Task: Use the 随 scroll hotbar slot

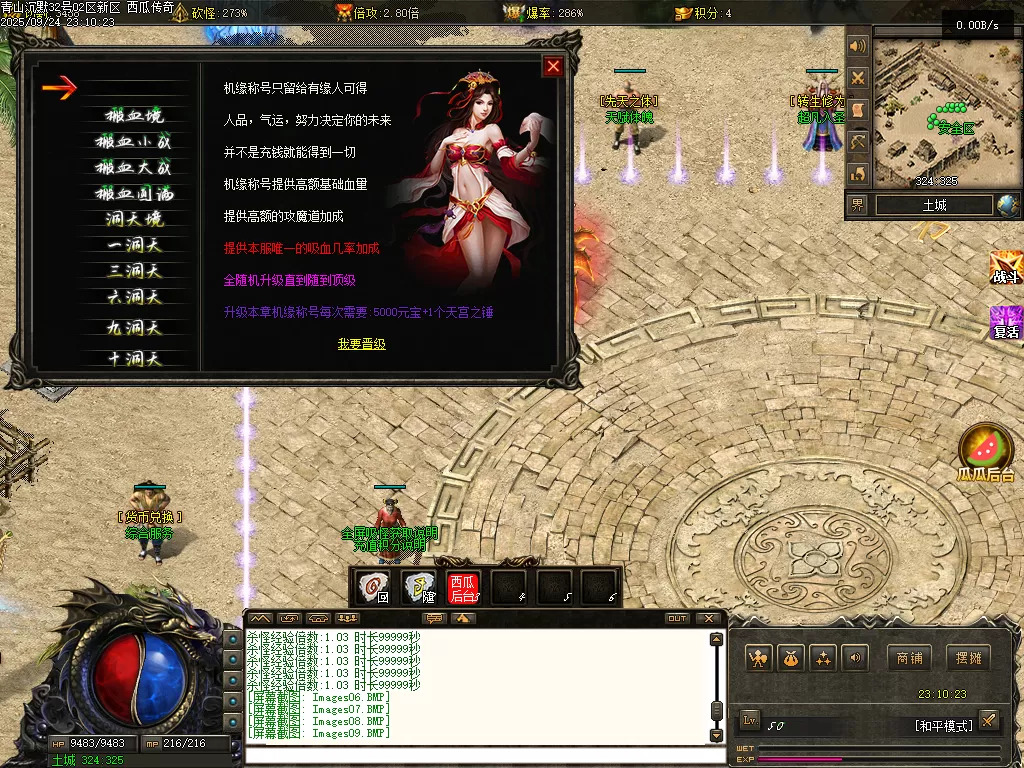Action: 419,586
